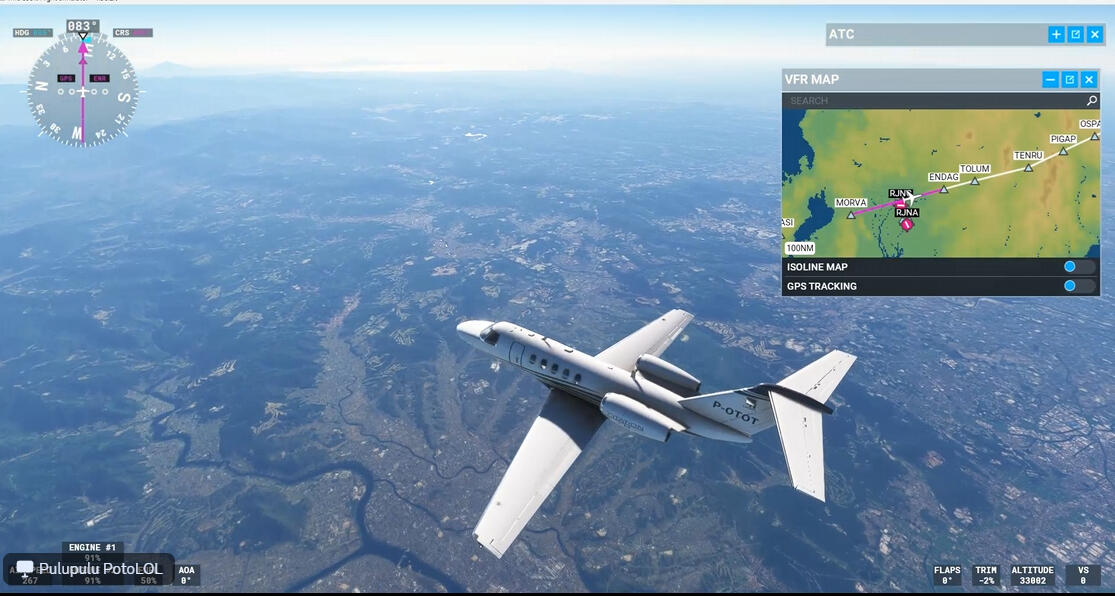The height and width of the screenshot is (596, 1115).
Task: Click the search magnifier icon
Action: [x=1092, y=101]
